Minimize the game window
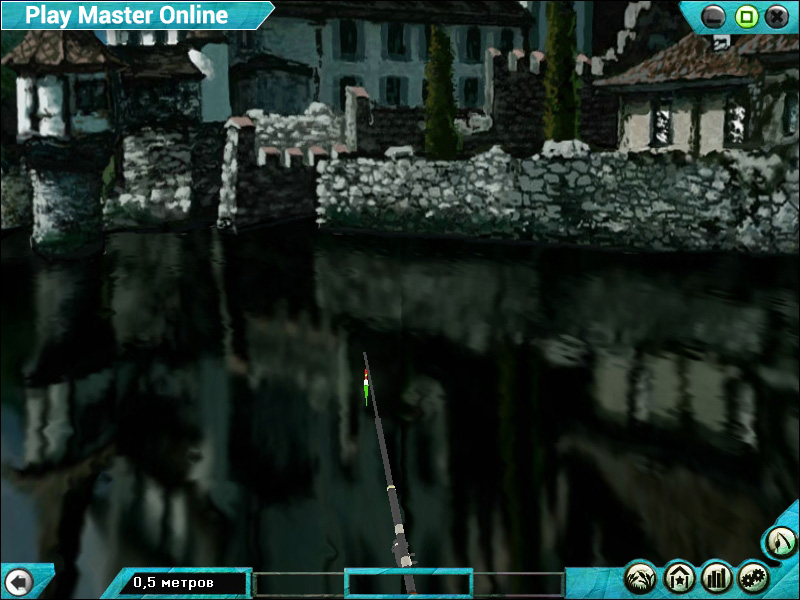This screenshot has width=800, height=600. point(713,17)
